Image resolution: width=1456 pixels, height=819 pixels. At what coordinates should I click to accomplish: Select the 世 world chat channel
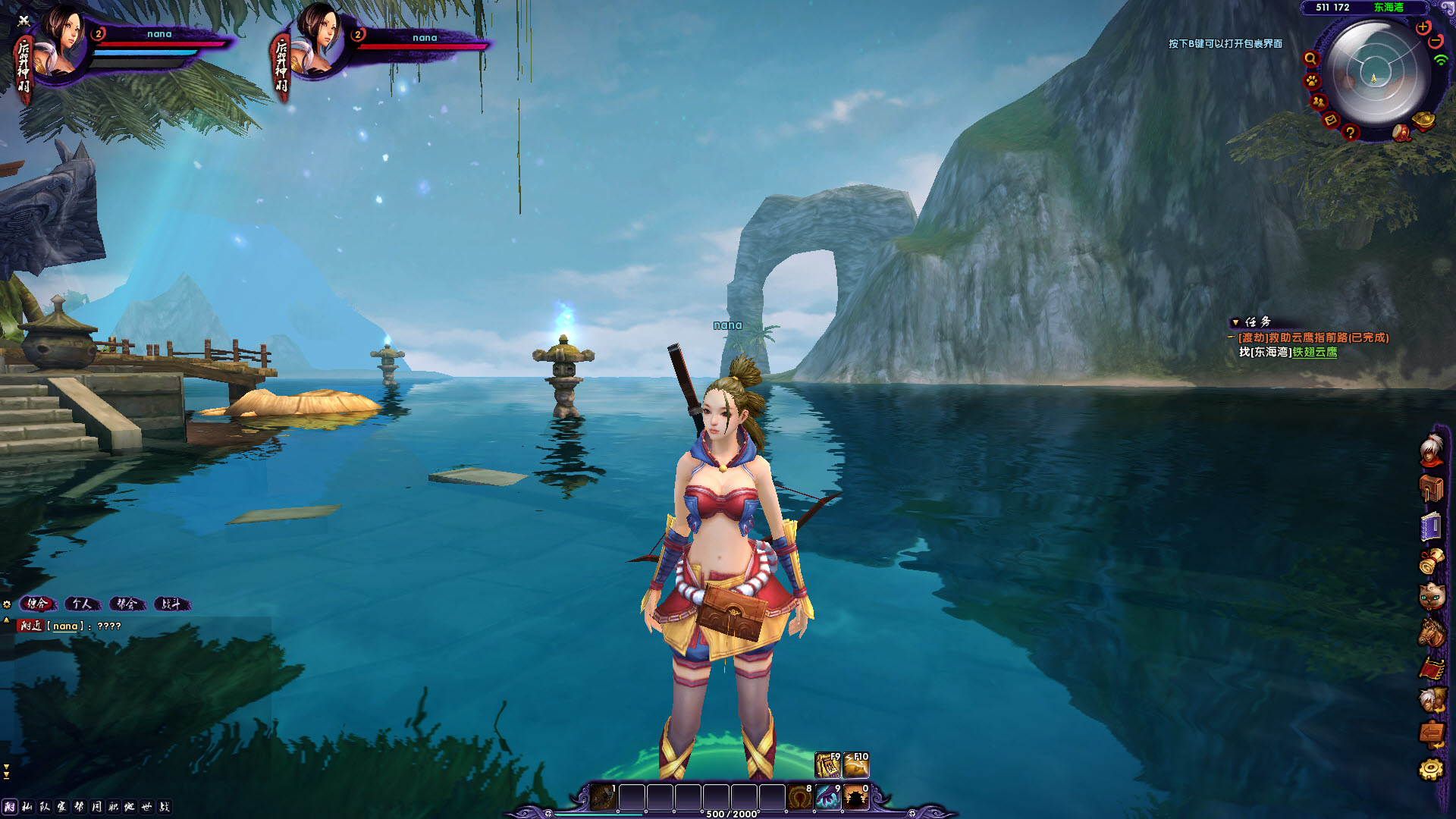click(146, 807)
